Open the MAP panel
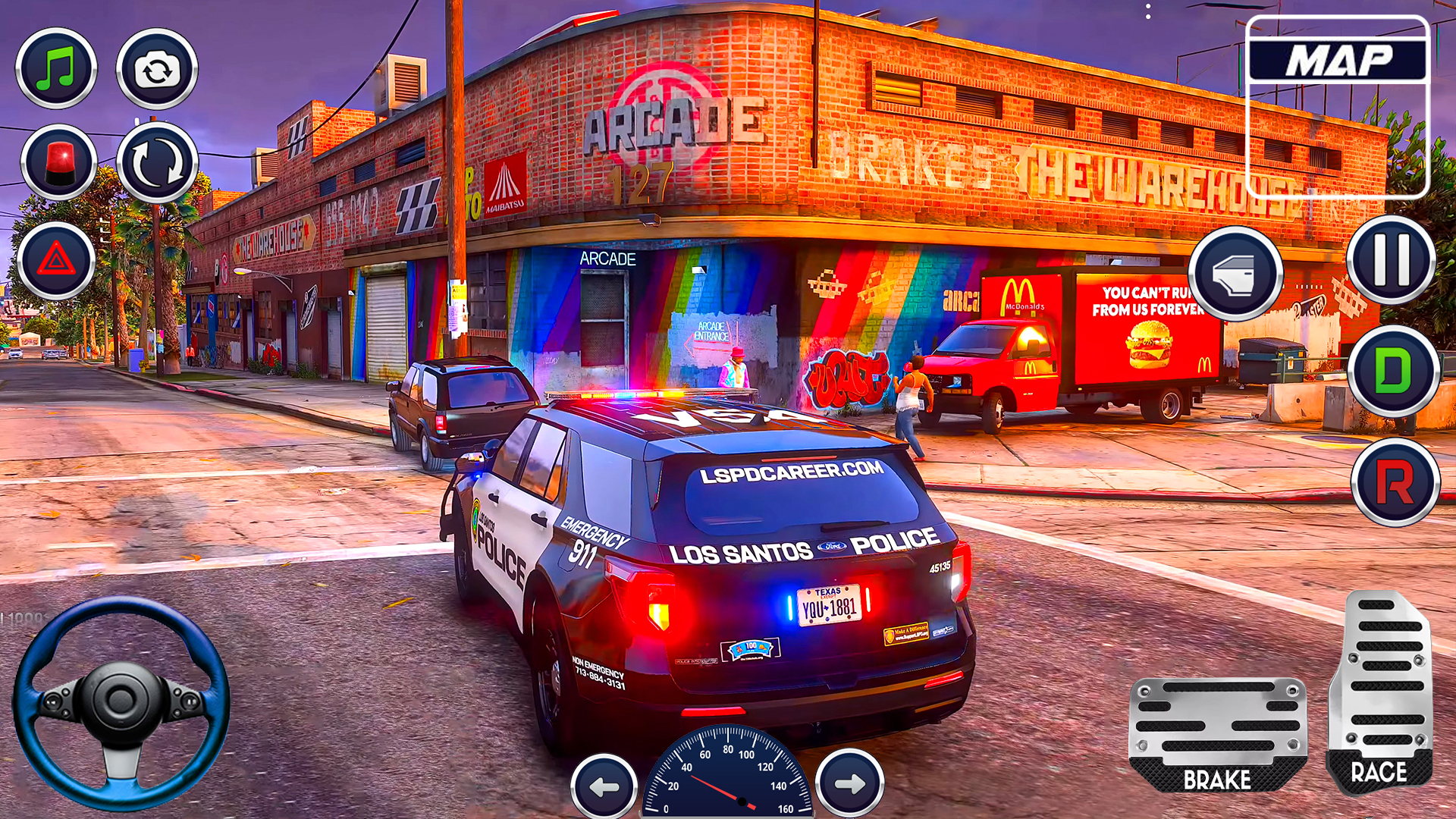 click(1338, 61)
